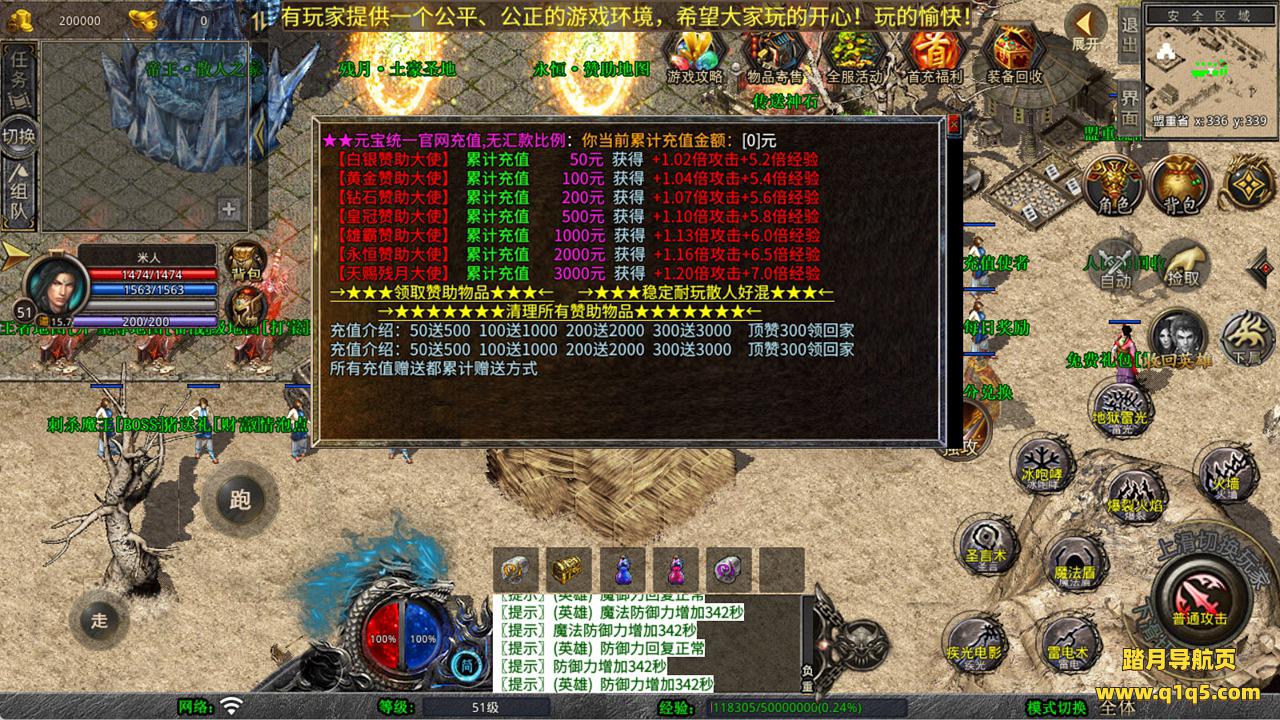Open the 装备回收 equipment recycling chest
Image resolution: width=1280 pixels, height=720 pixels.
(x=1014, y=53)
